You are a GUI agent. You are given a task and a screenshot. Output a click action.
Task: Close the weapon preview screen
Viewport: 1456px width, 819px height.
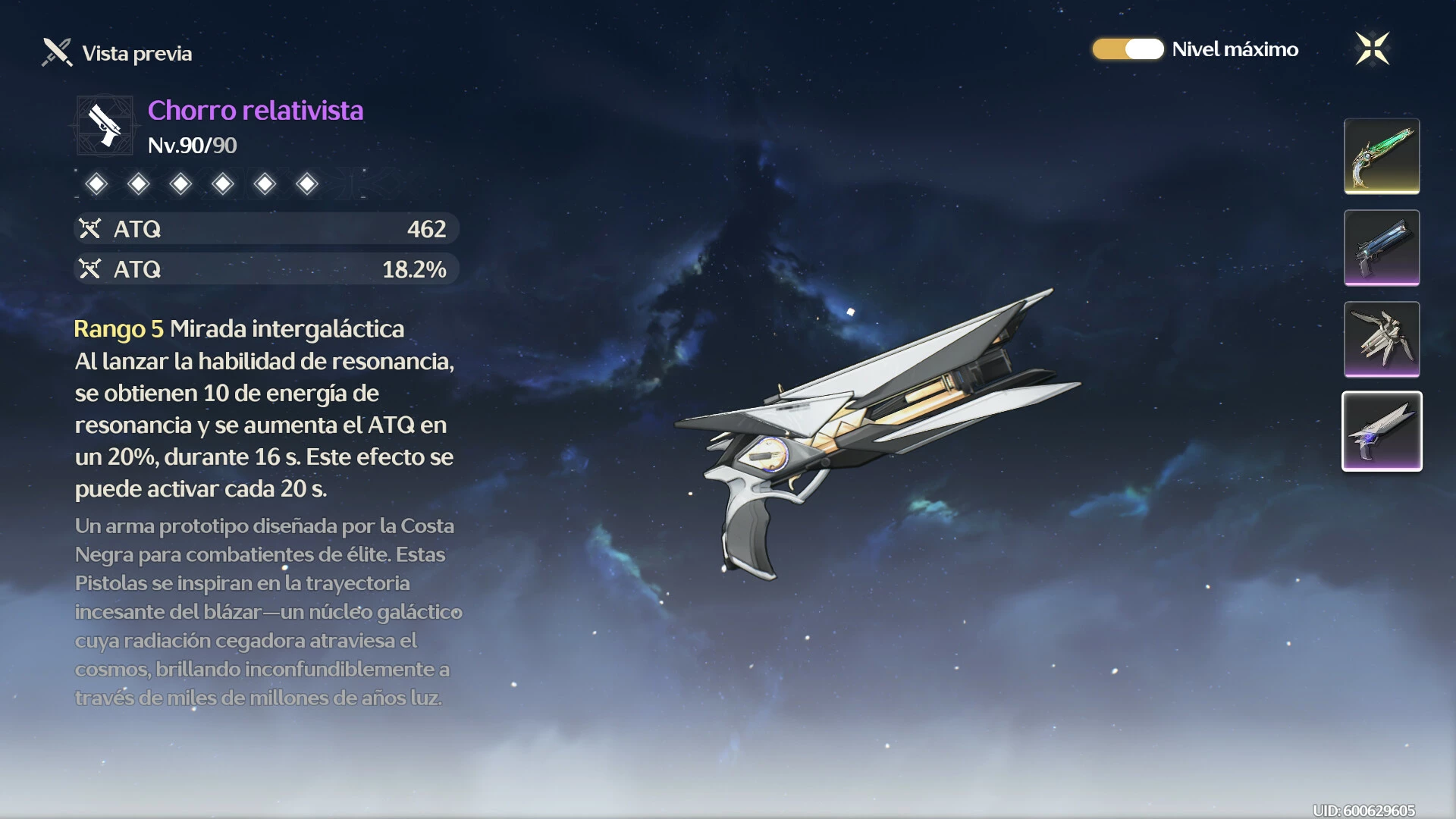1372,49
